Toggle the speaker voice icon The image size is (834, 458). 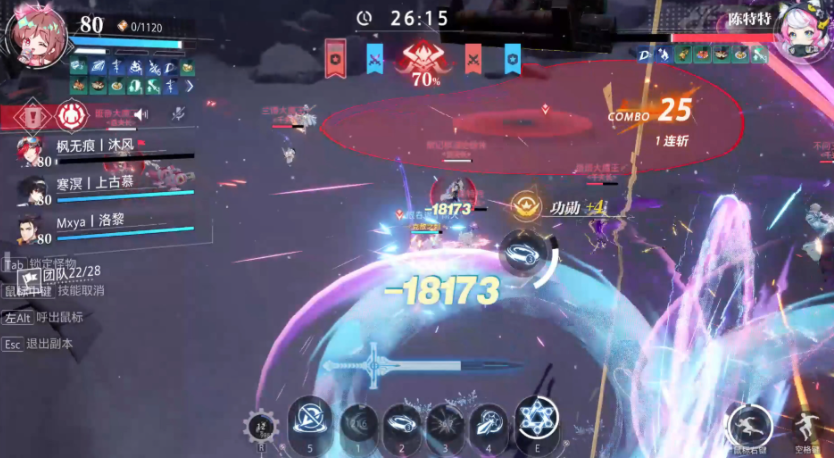141,114
